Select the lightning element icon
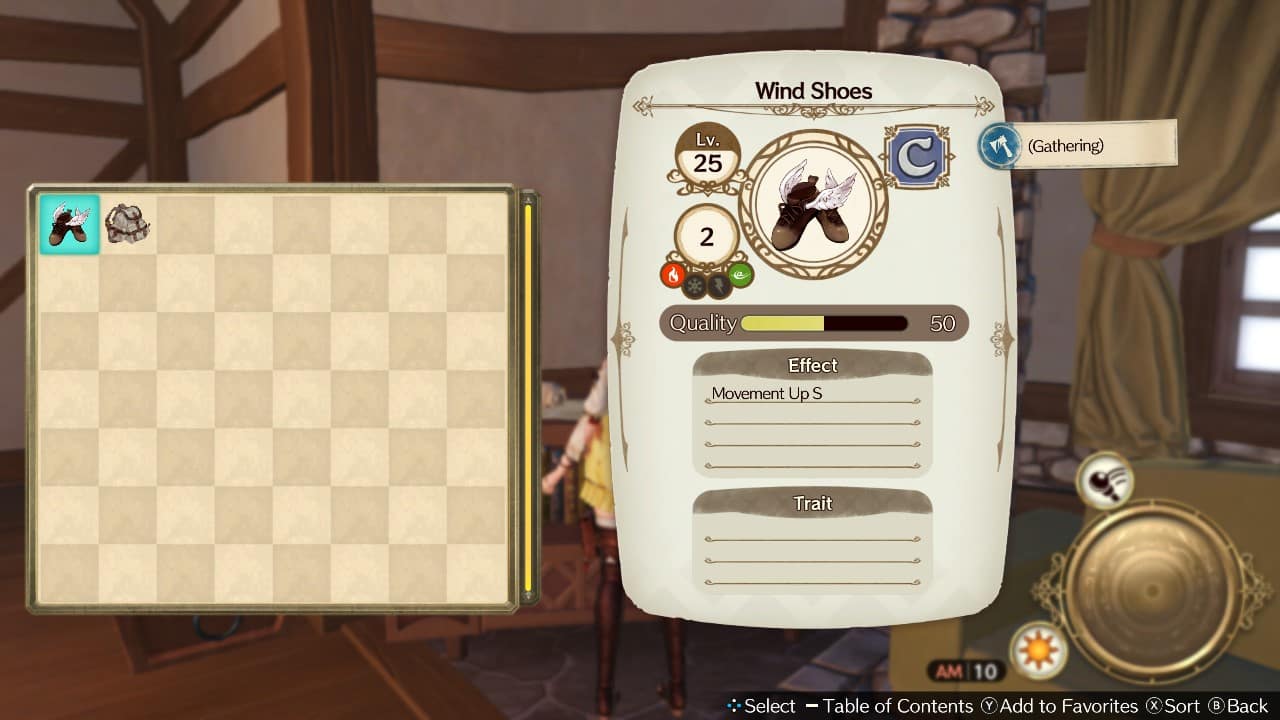 (720, 285)
